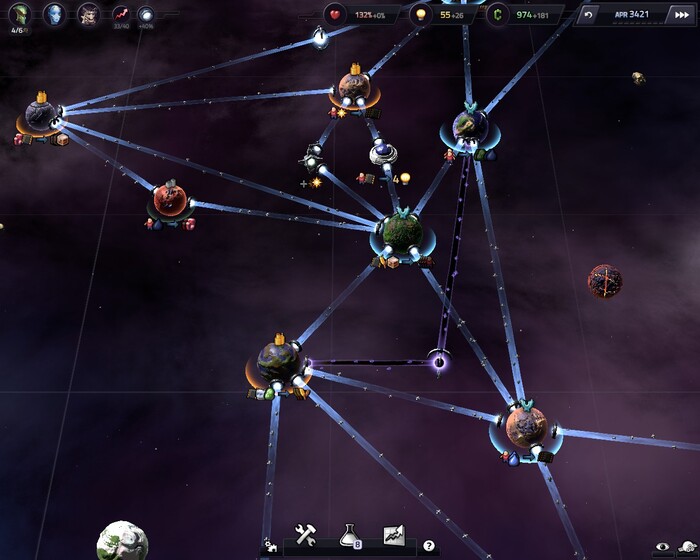Click the green credits currency icon

point(495,15)
